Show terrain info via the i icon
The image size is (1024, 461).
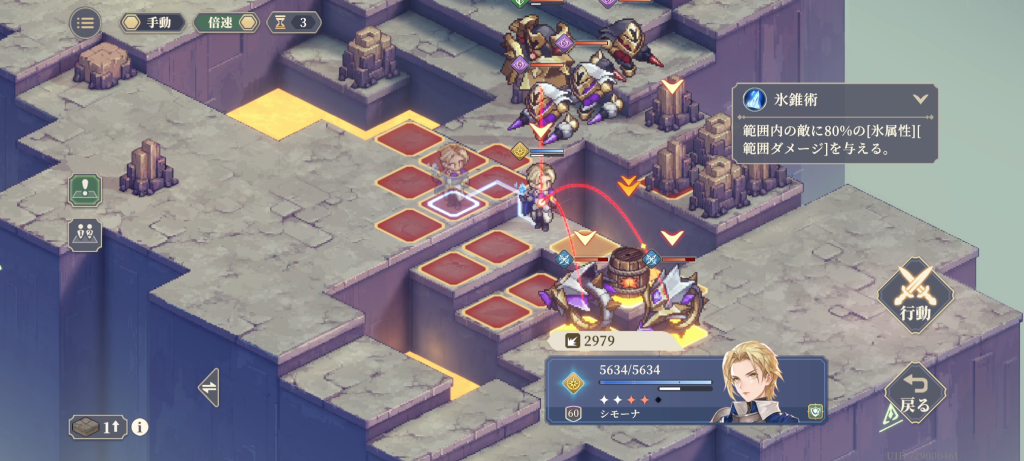point(140,427)
